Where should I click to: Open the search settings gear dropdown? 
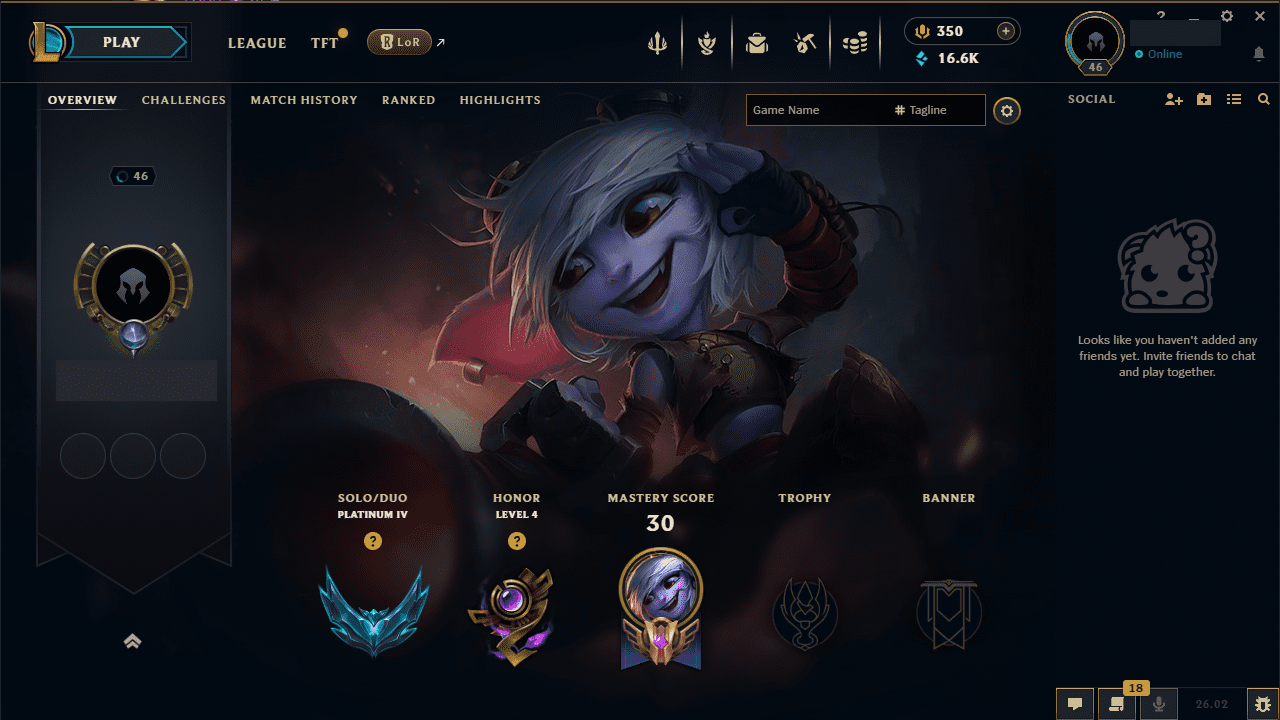pos(1006,110)
